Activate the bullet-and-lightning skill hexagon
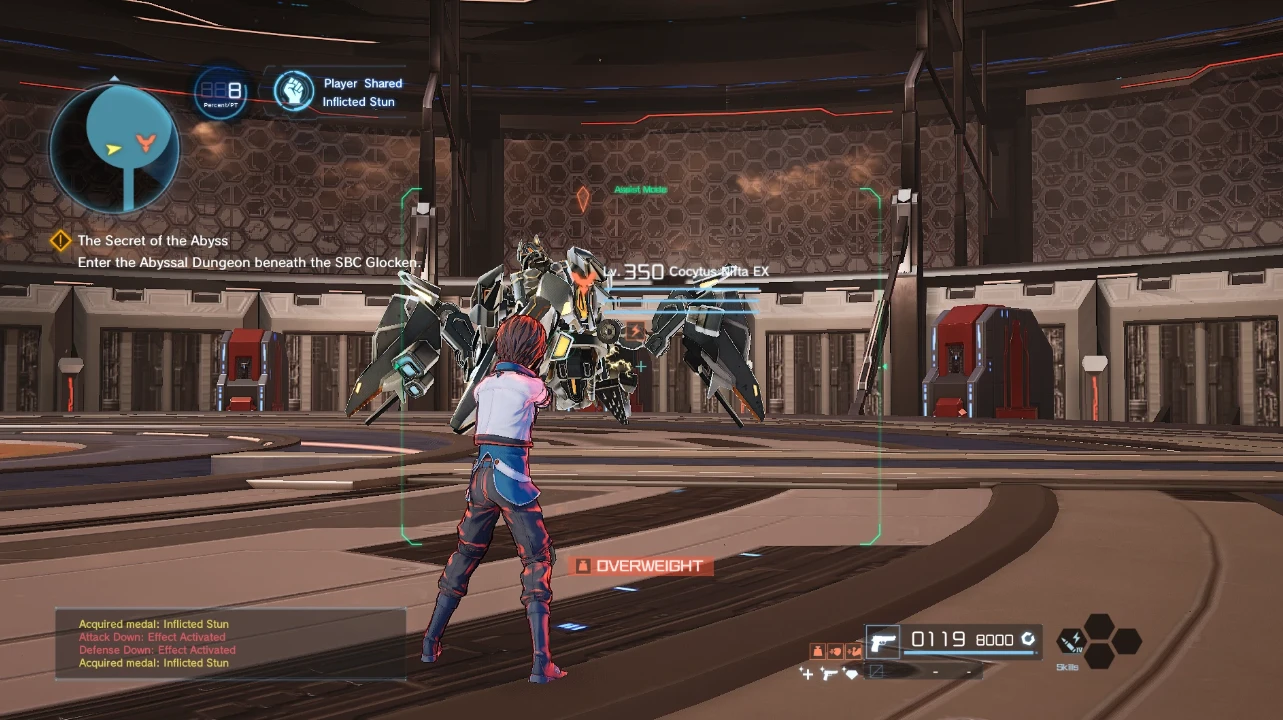Viewport: 1283px width, 720px height. click(1072, 641)
